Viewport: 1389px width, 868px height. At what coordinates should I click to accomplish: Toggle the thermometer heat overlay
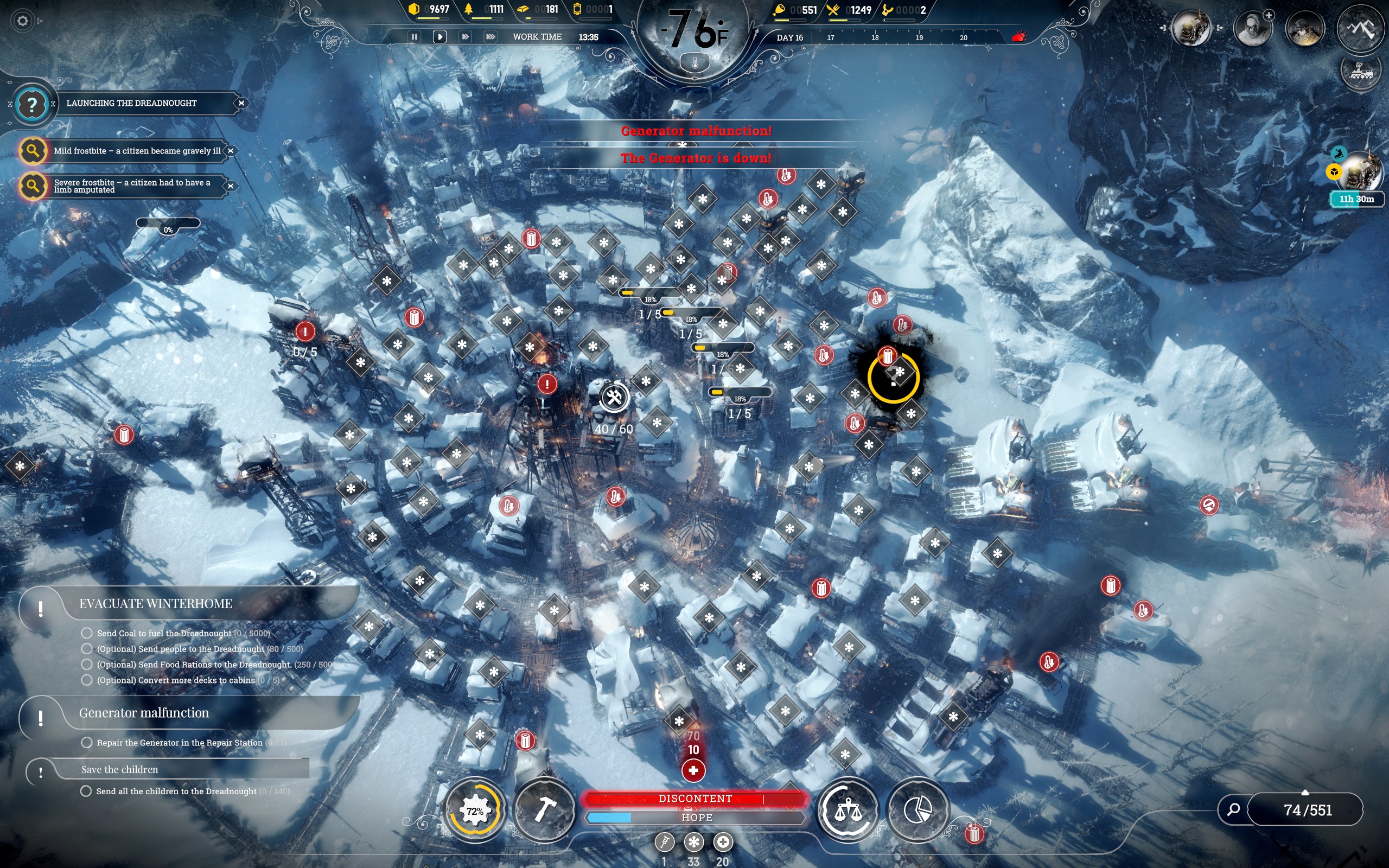coord(694,63)
